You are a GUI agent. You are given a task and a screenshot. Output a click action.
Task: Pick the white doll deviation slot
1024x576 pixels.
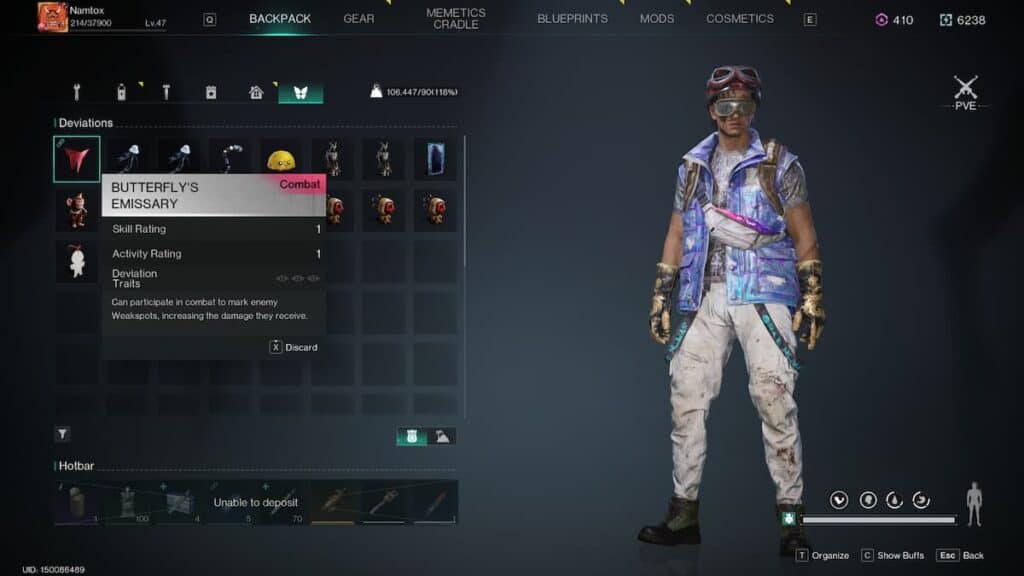point(77,260)
